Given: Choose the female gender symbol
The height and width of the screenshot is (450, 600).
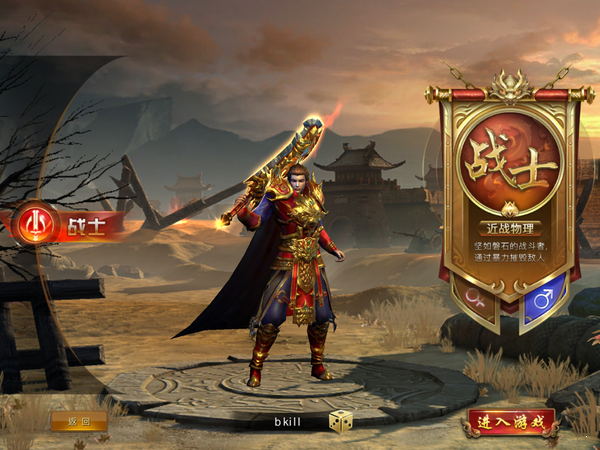Looking at the screenshot, I should coord(475,298).
